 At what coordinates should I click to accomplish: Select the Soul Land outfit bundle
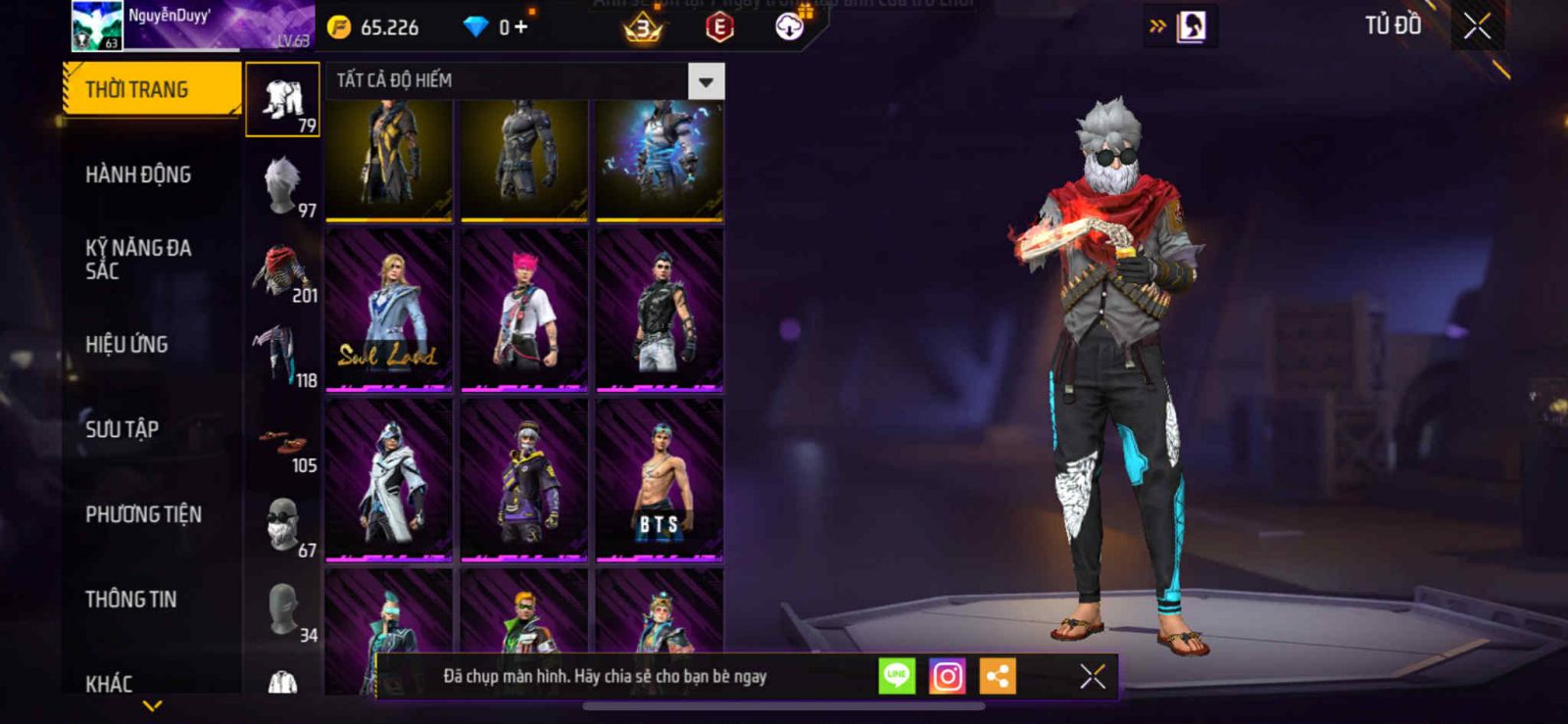(389, 309)
